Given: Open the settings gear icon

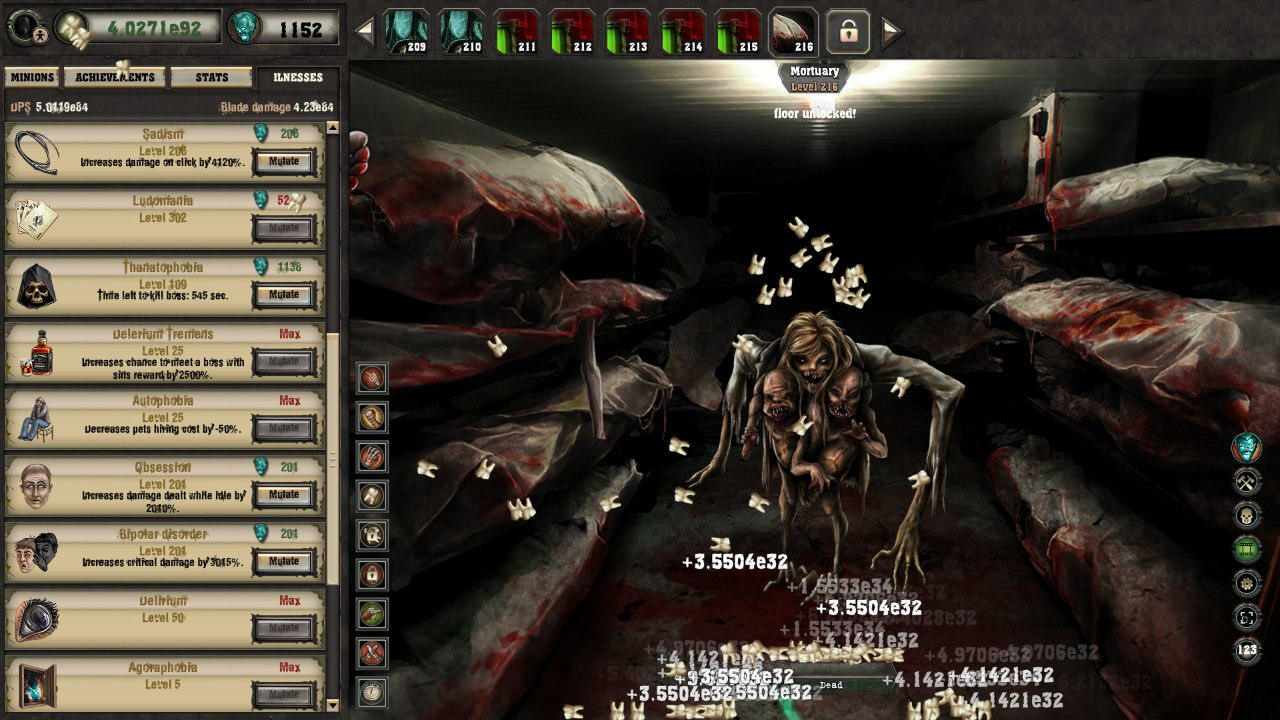Looking at the screenshot, I should pyautogui.click(x=1246, y=581).
